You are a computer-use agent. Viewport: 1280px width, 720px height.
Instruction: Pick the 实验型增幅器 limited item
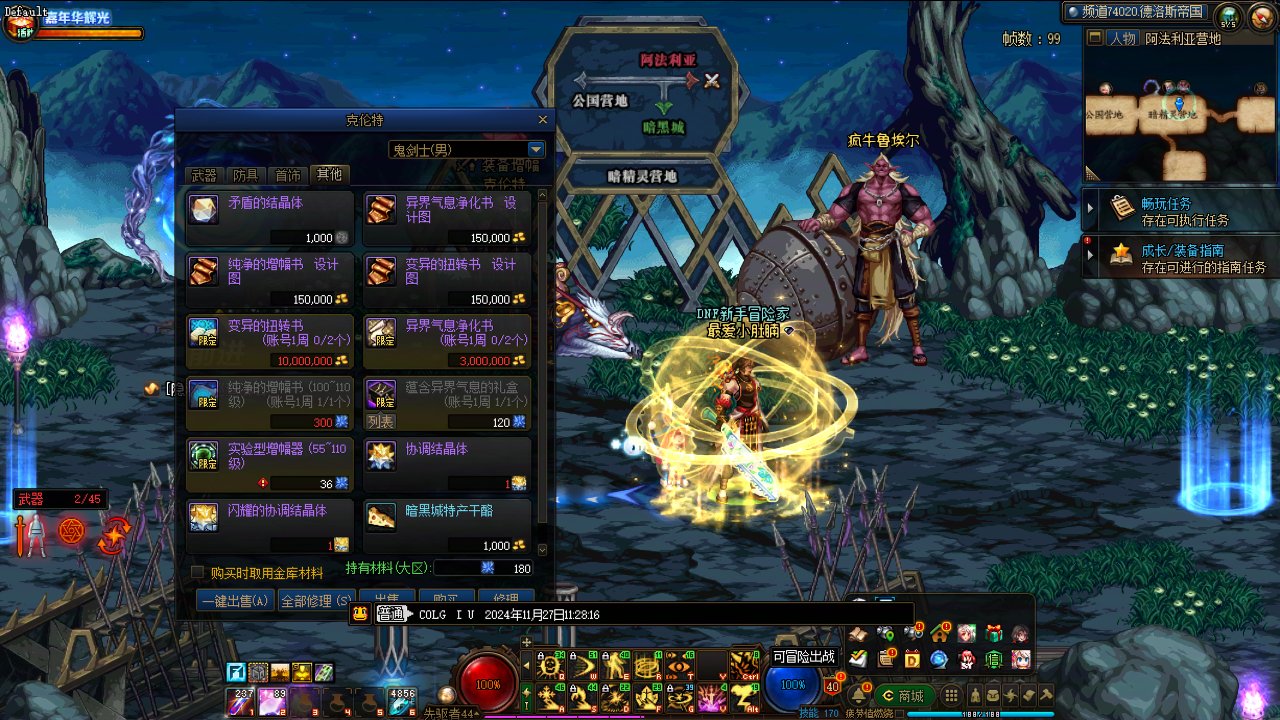[x=270, y=466]
